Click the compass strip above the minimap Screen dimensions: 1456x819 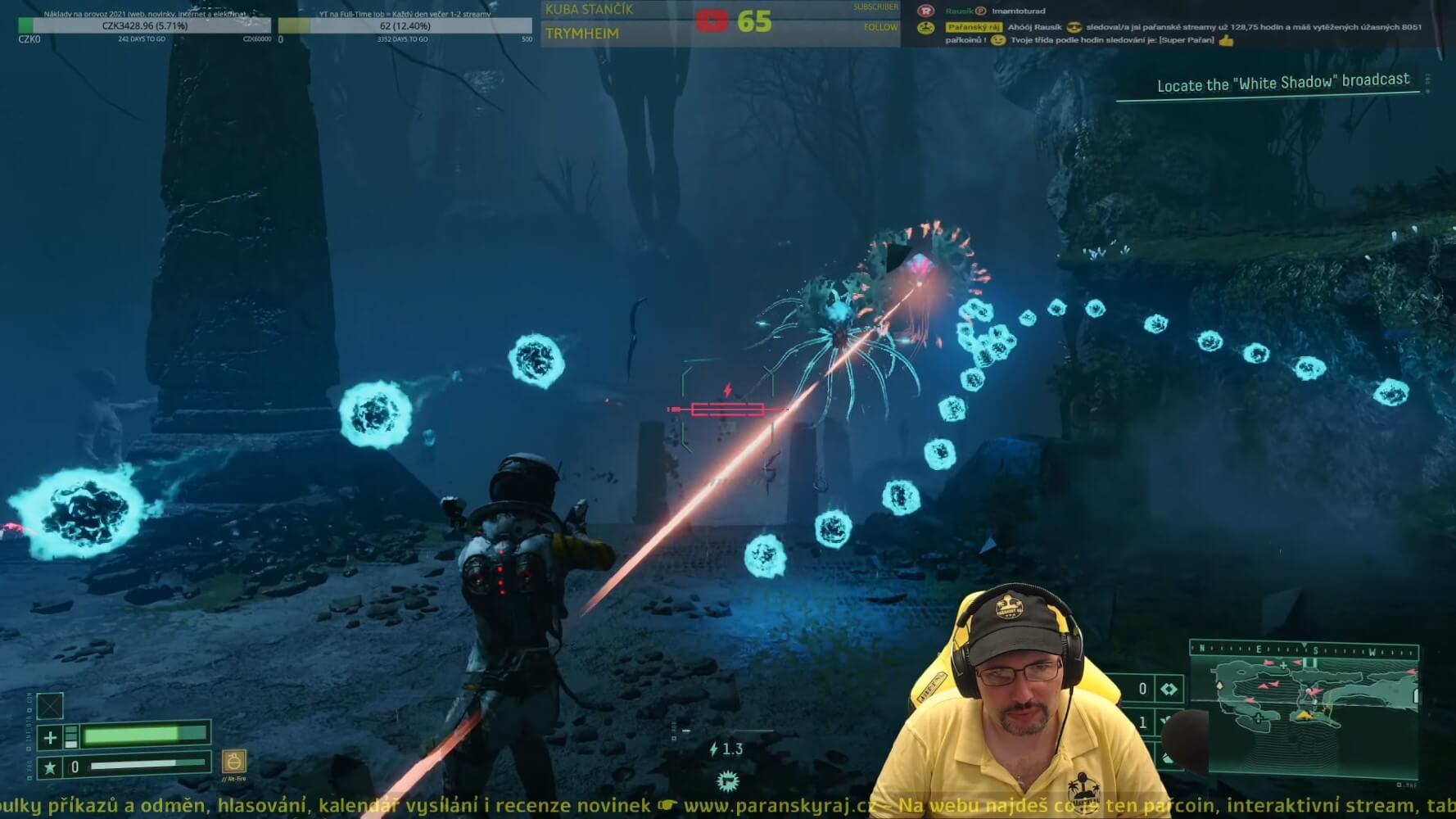[1304, 650]
